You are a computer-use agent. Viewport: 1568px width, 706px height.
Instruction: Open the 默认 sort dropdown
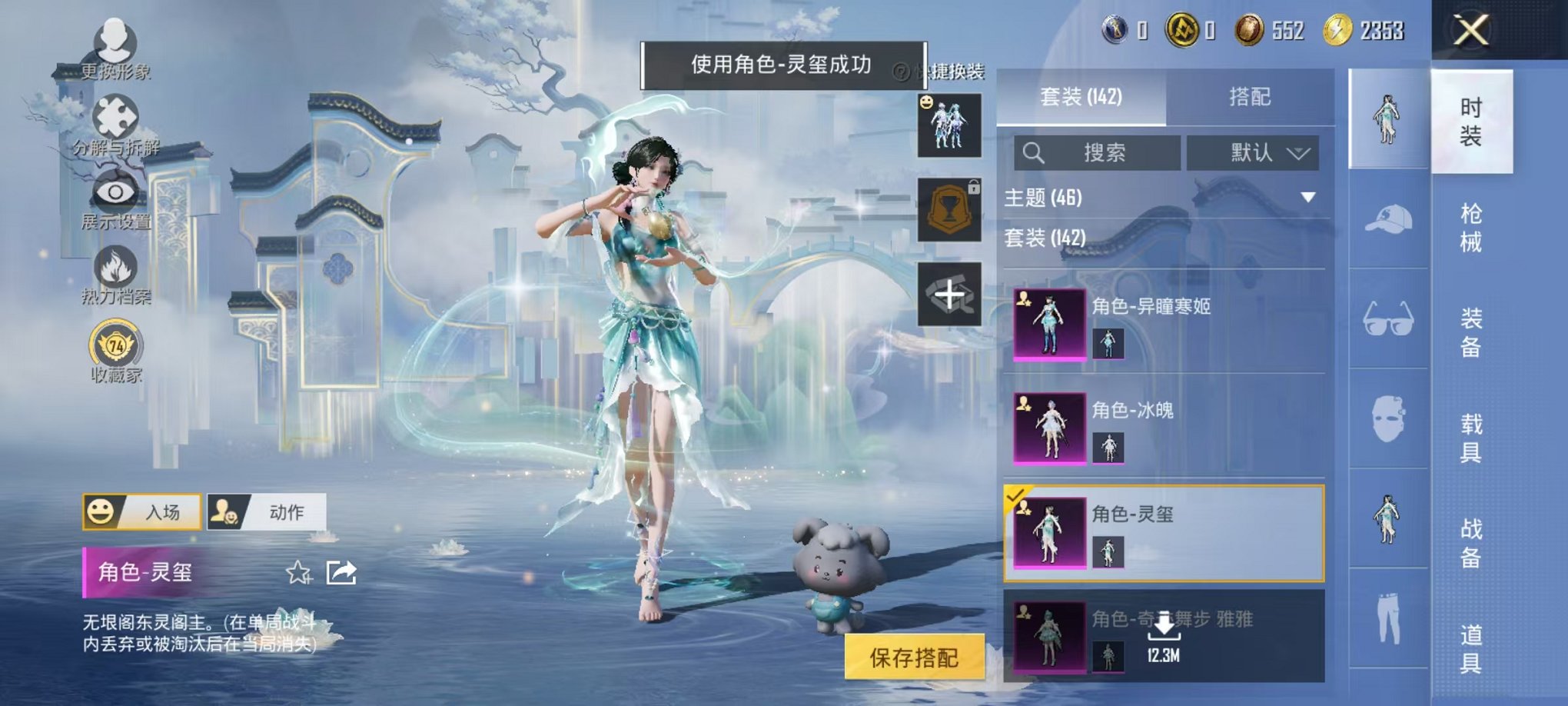tap(1253, 153)
